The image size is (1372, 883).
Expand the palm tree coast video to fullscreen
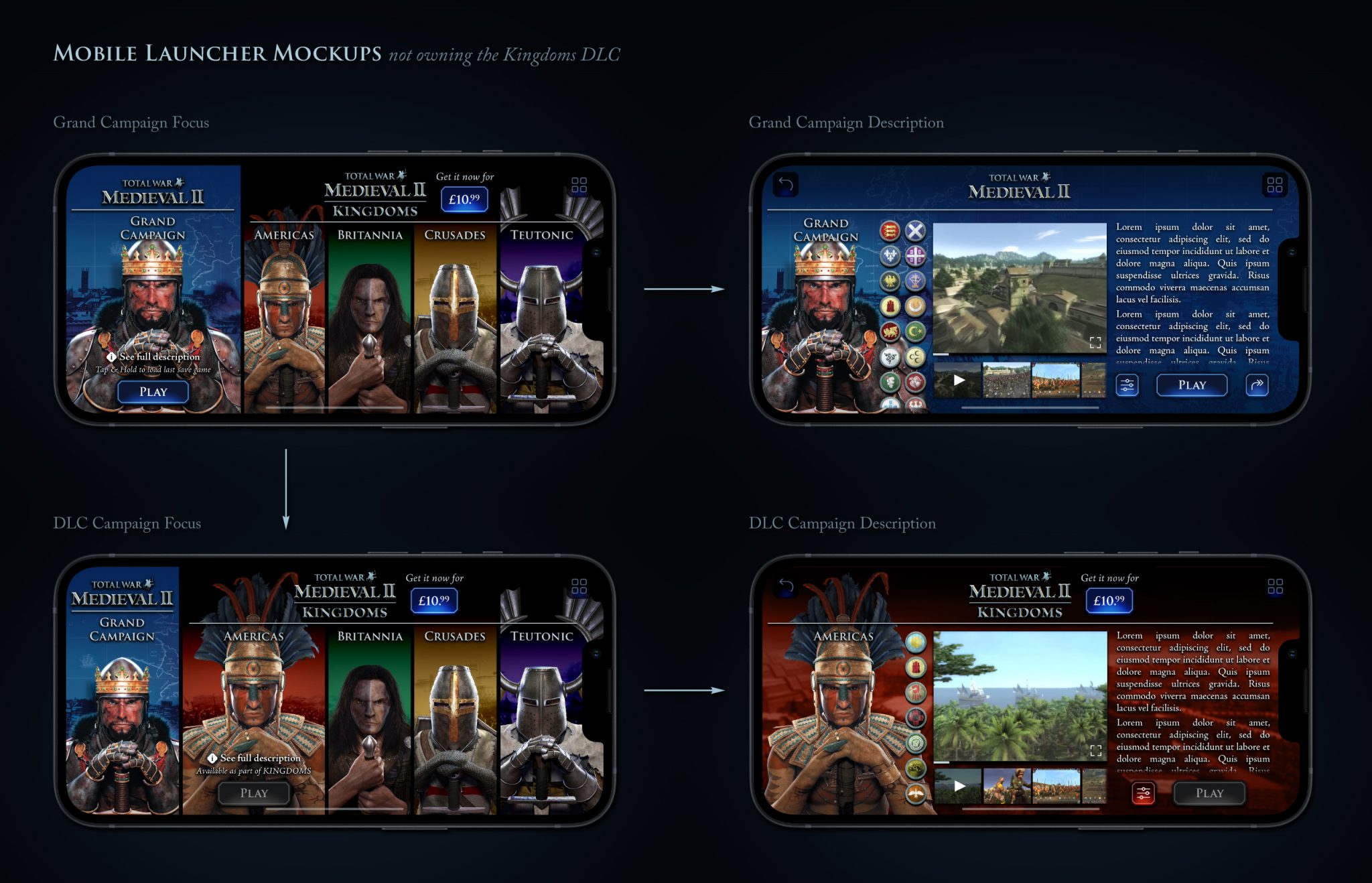coord(1096,750)
